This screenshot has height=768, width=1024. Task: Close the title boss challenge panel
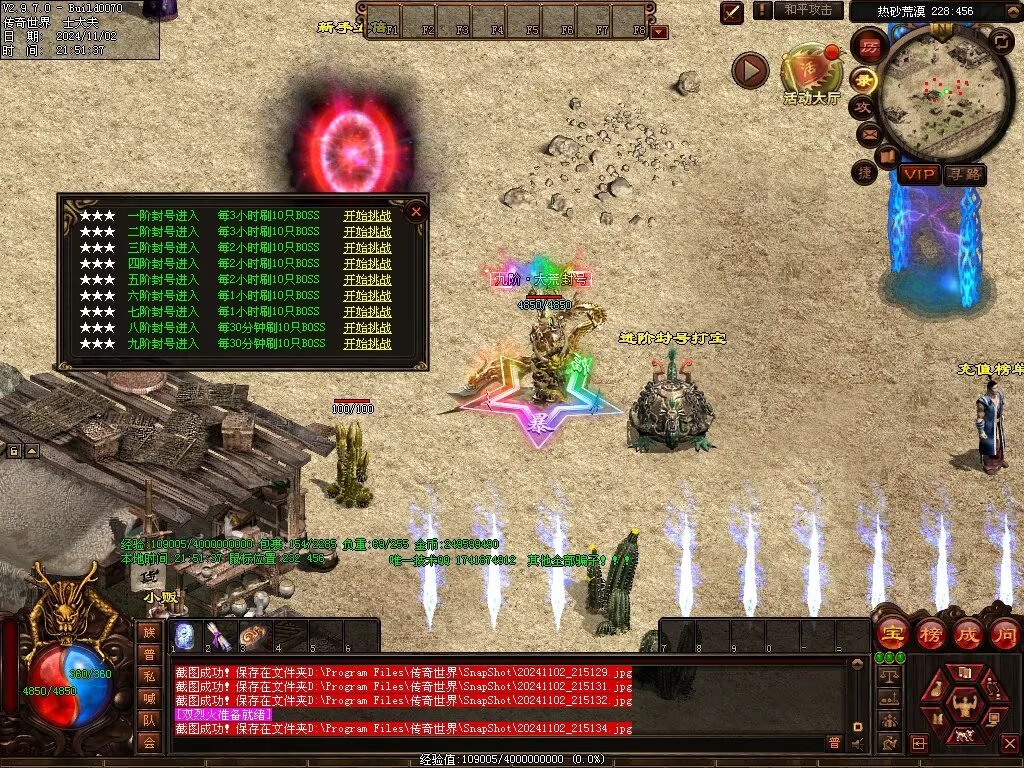416,212
